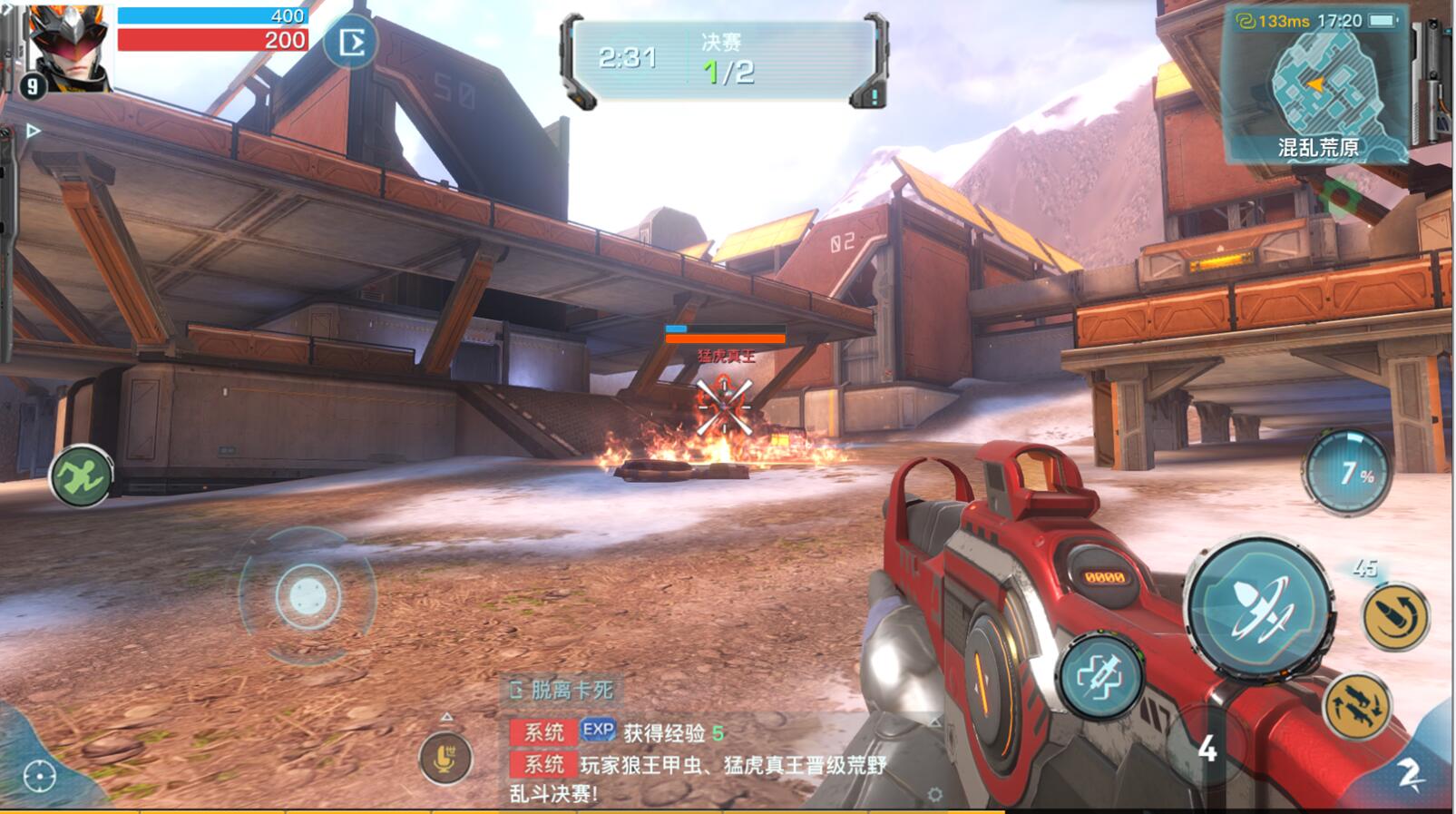
Task: Click the 脱离卡死 unstuck button
Action: click(562, 690)
